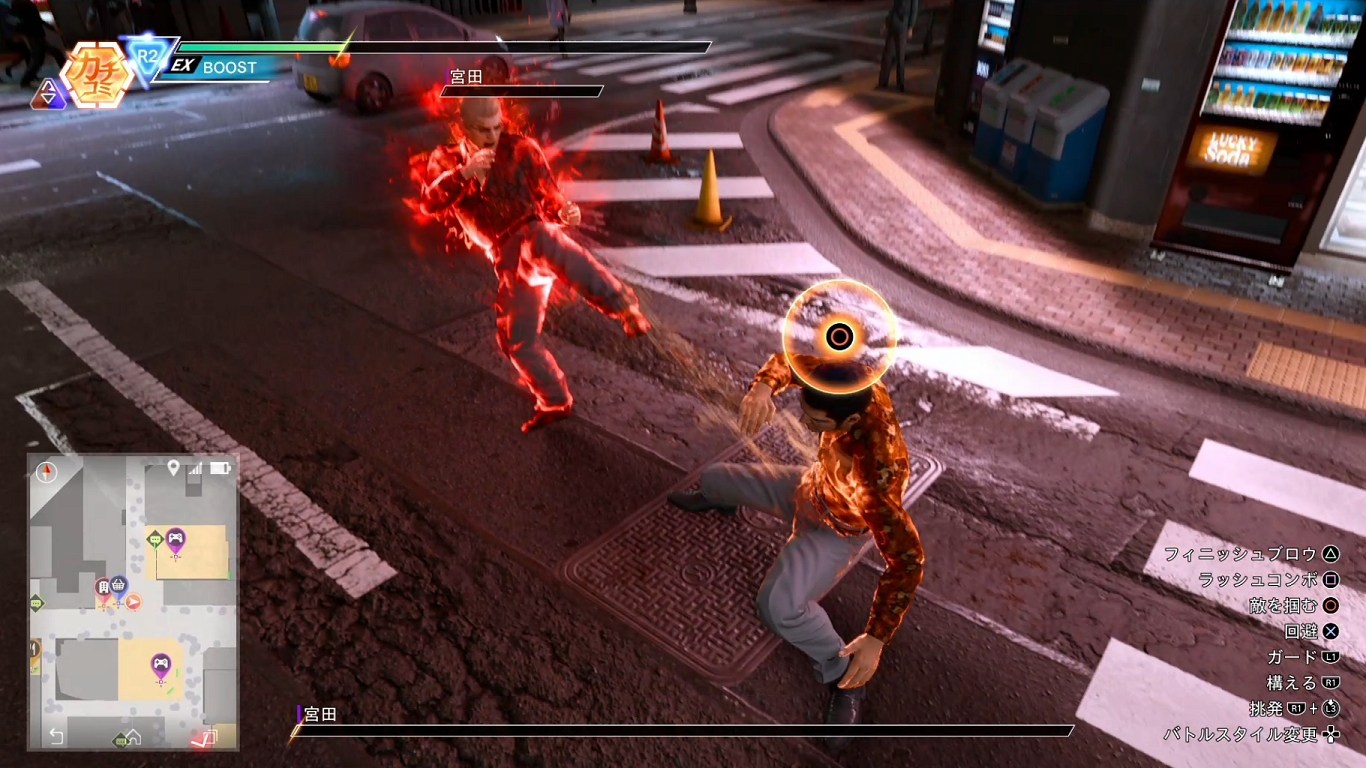Click the compass on the minimap
The width and height of the screenshot is (1366, 768).
[47, 472]
